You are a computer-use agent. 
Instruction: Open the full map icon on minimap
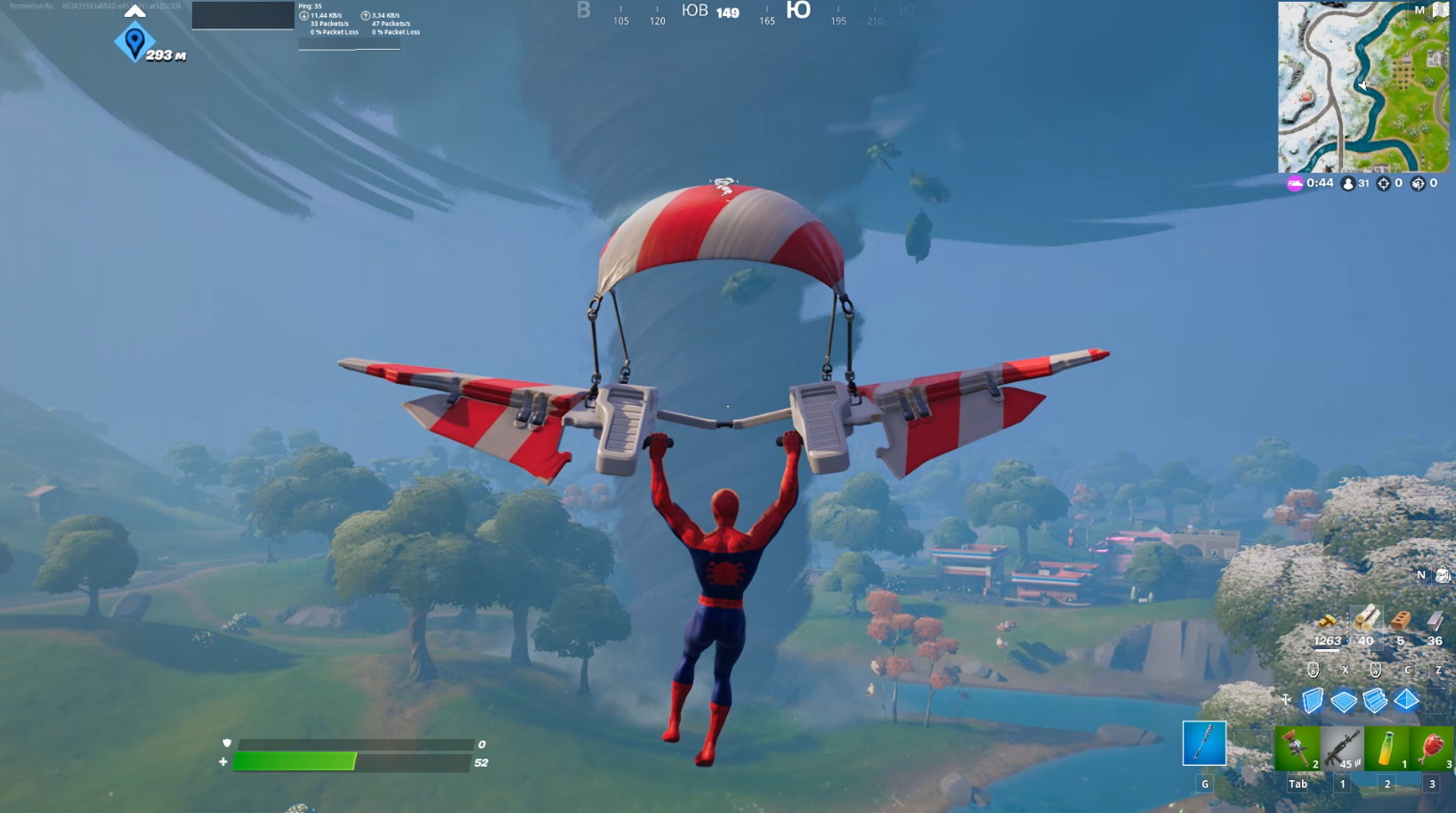click(x=1440, y=10)
